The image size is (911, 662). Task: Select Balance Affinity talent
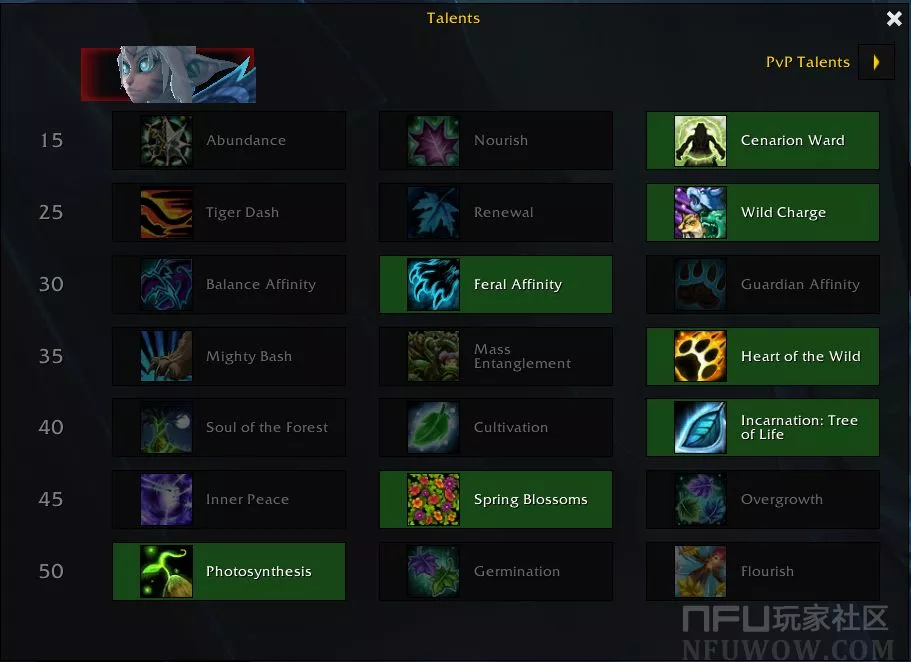tap(229, 284)
